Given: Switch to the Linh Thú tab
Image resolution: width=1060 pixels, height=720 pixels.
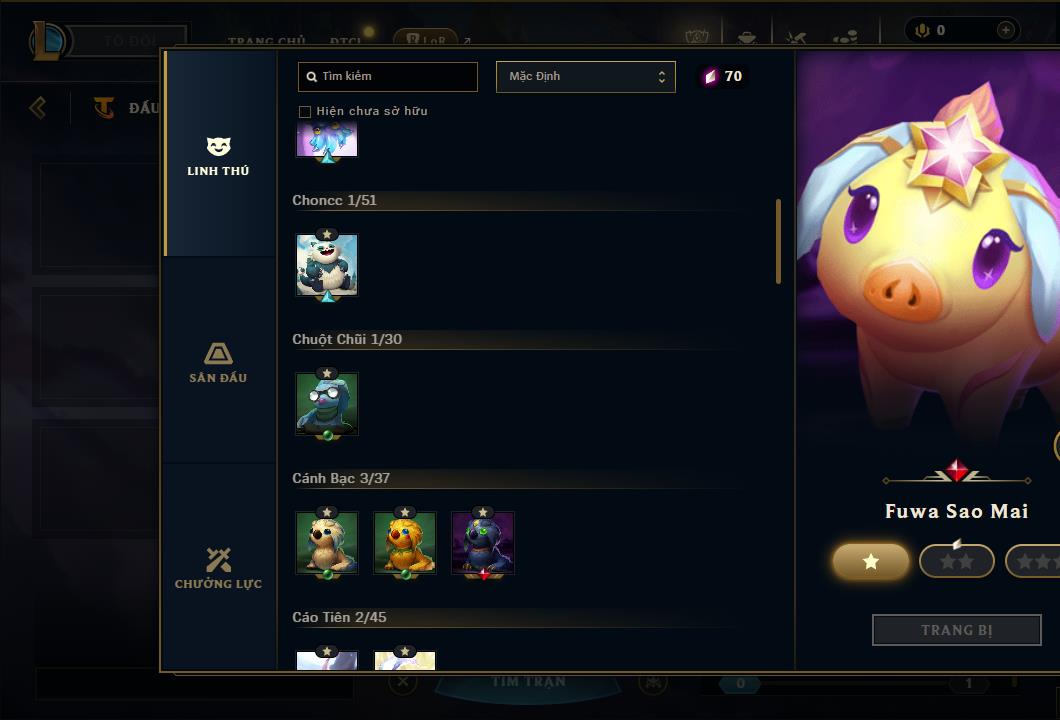Looking at the screenshot, I should click(218, 156).
